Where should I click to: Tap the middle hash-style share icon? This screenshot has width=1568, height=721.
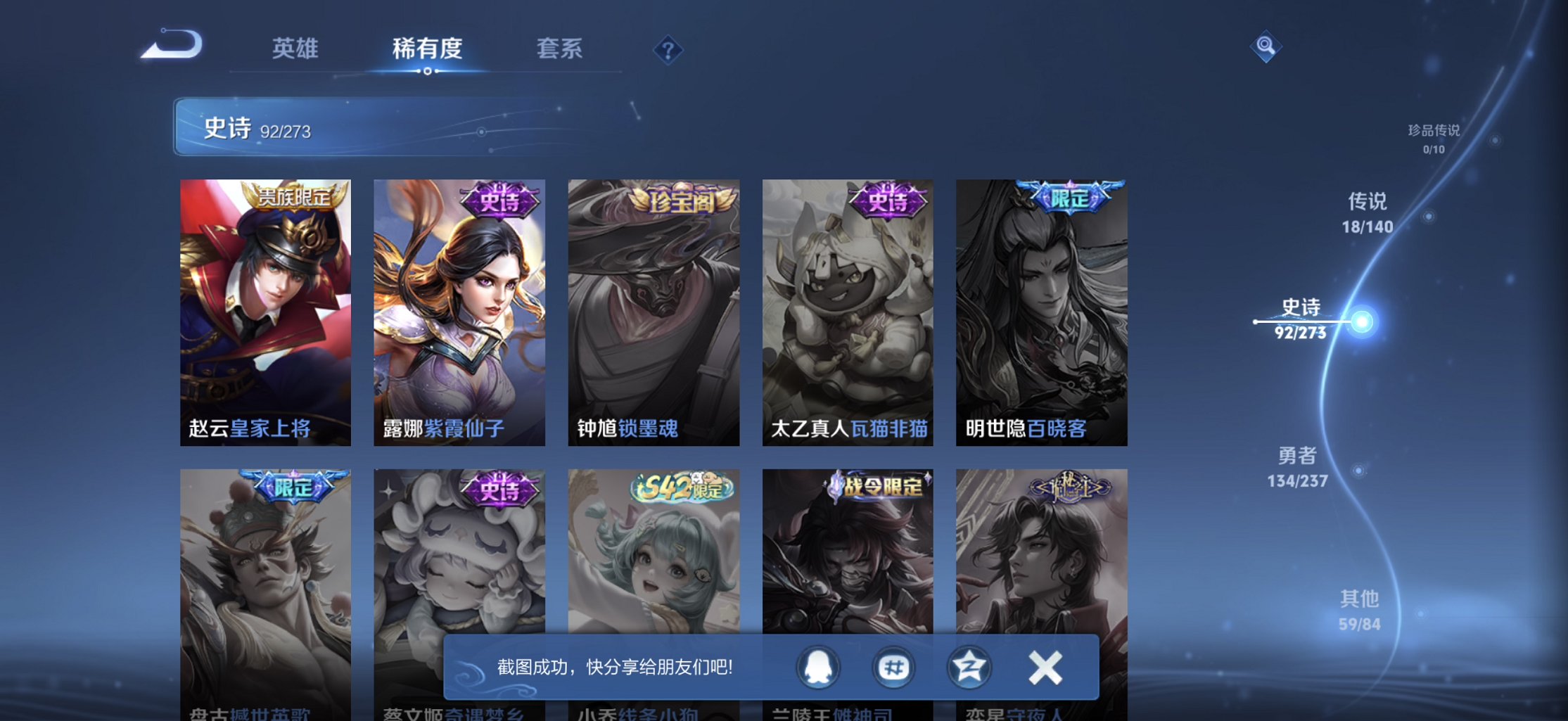(892, 667)
